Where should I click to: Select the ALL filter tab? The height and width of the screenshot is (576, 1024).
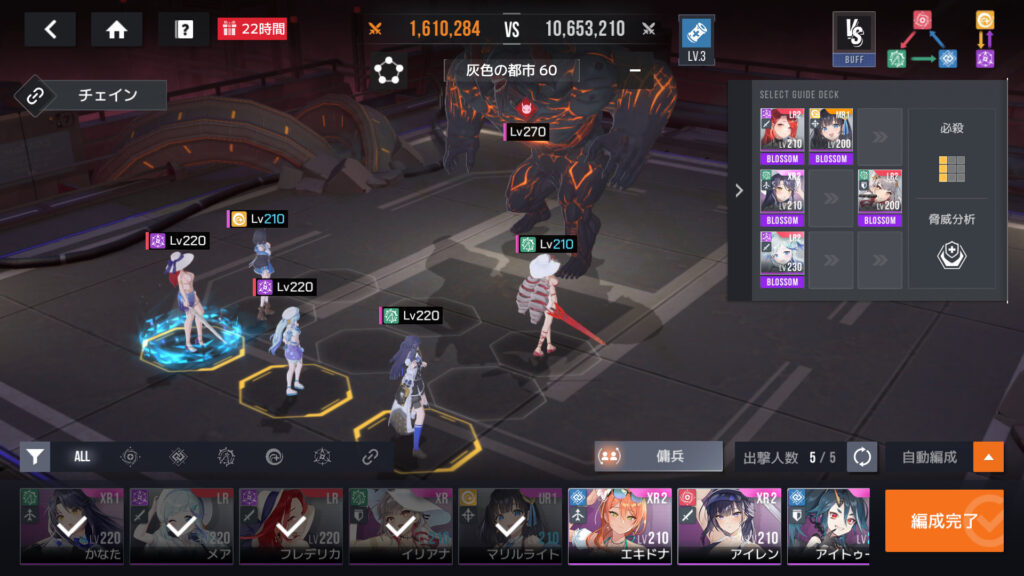click(x=82, y=457)
